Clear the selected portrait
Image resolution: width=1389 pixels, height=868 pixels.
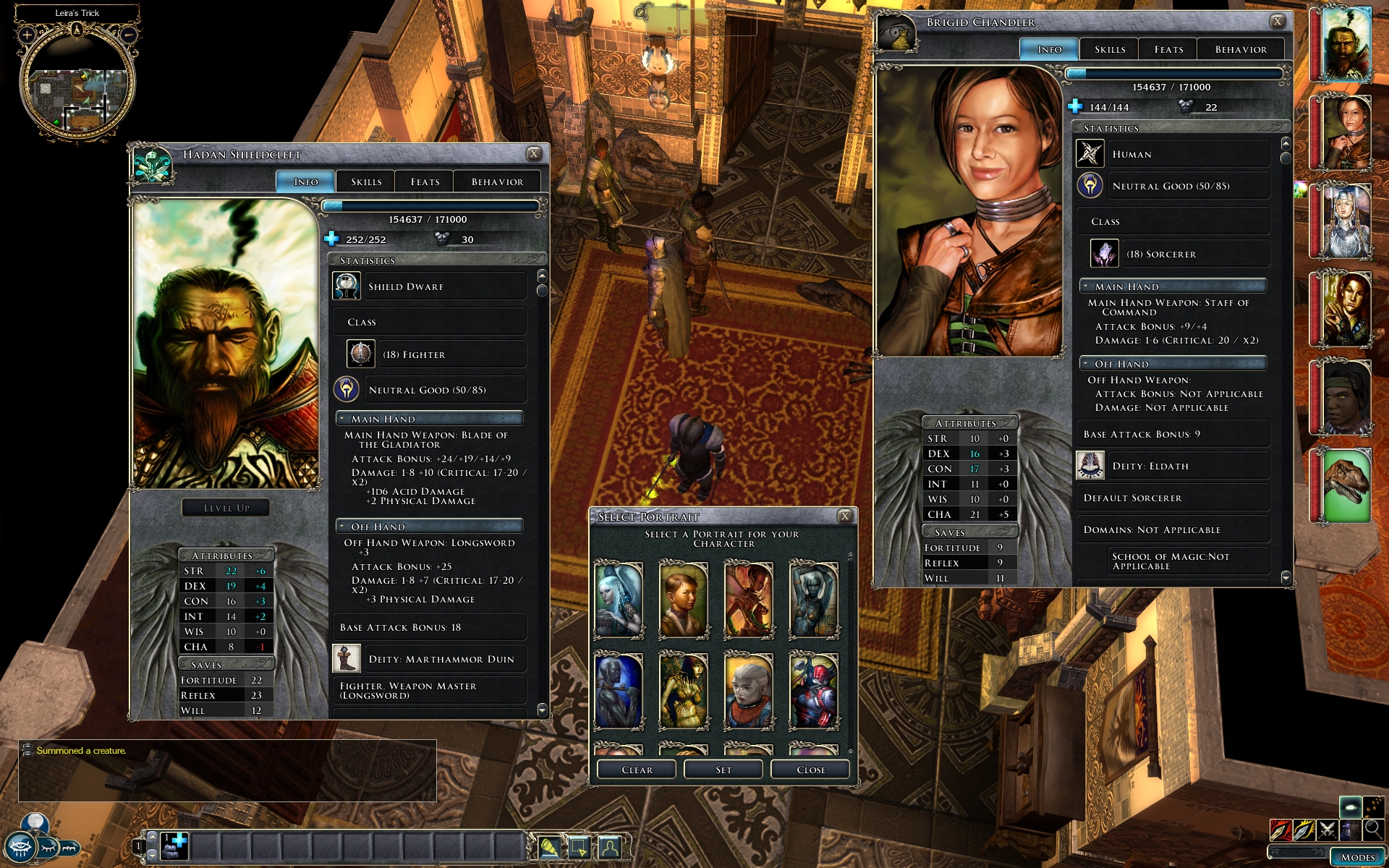tap(637, 770)
